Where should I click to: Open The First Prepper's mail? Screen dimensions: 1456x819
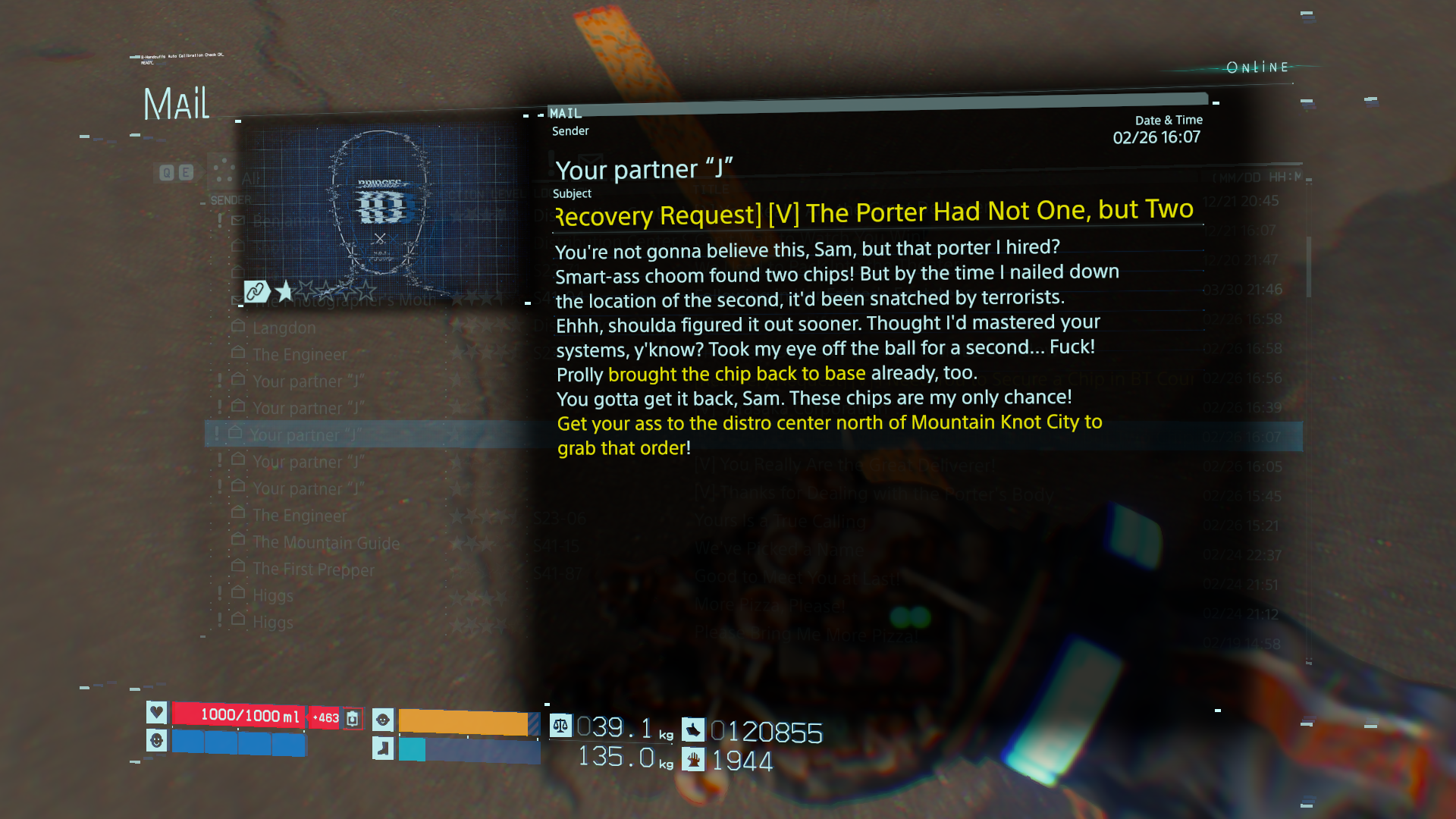tap(313, 570)
